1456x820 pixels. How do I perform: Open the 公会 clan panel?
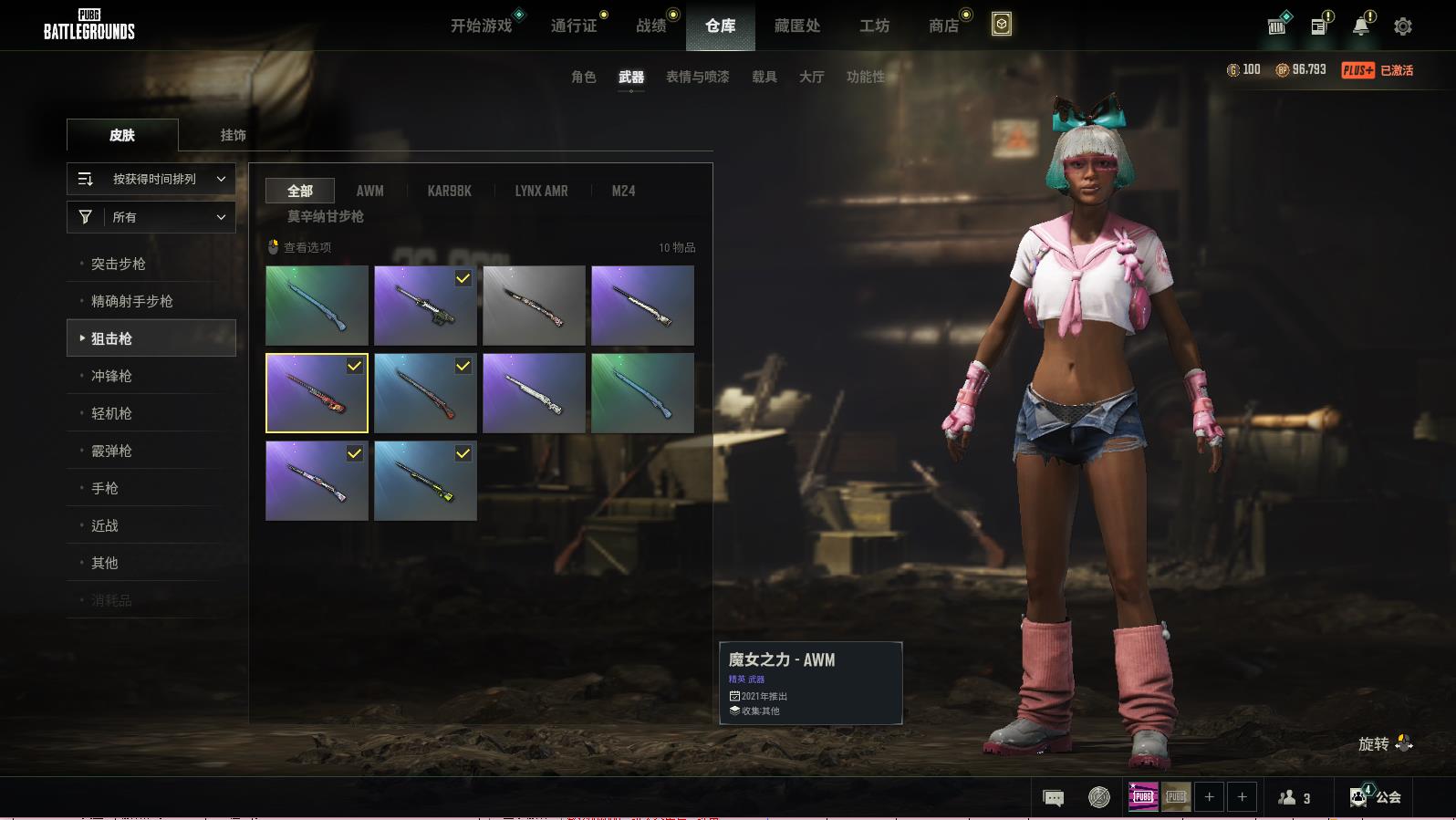pos(1377,797)
